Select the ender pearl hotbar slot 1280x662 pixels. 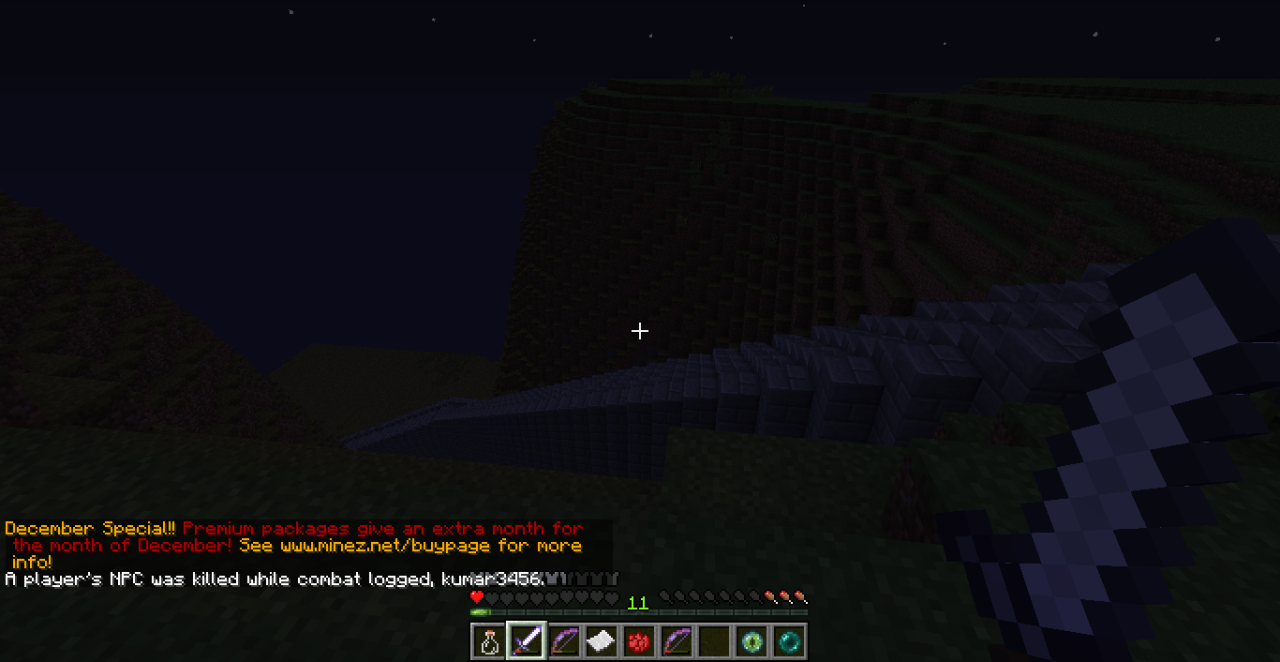click(789, 641)
